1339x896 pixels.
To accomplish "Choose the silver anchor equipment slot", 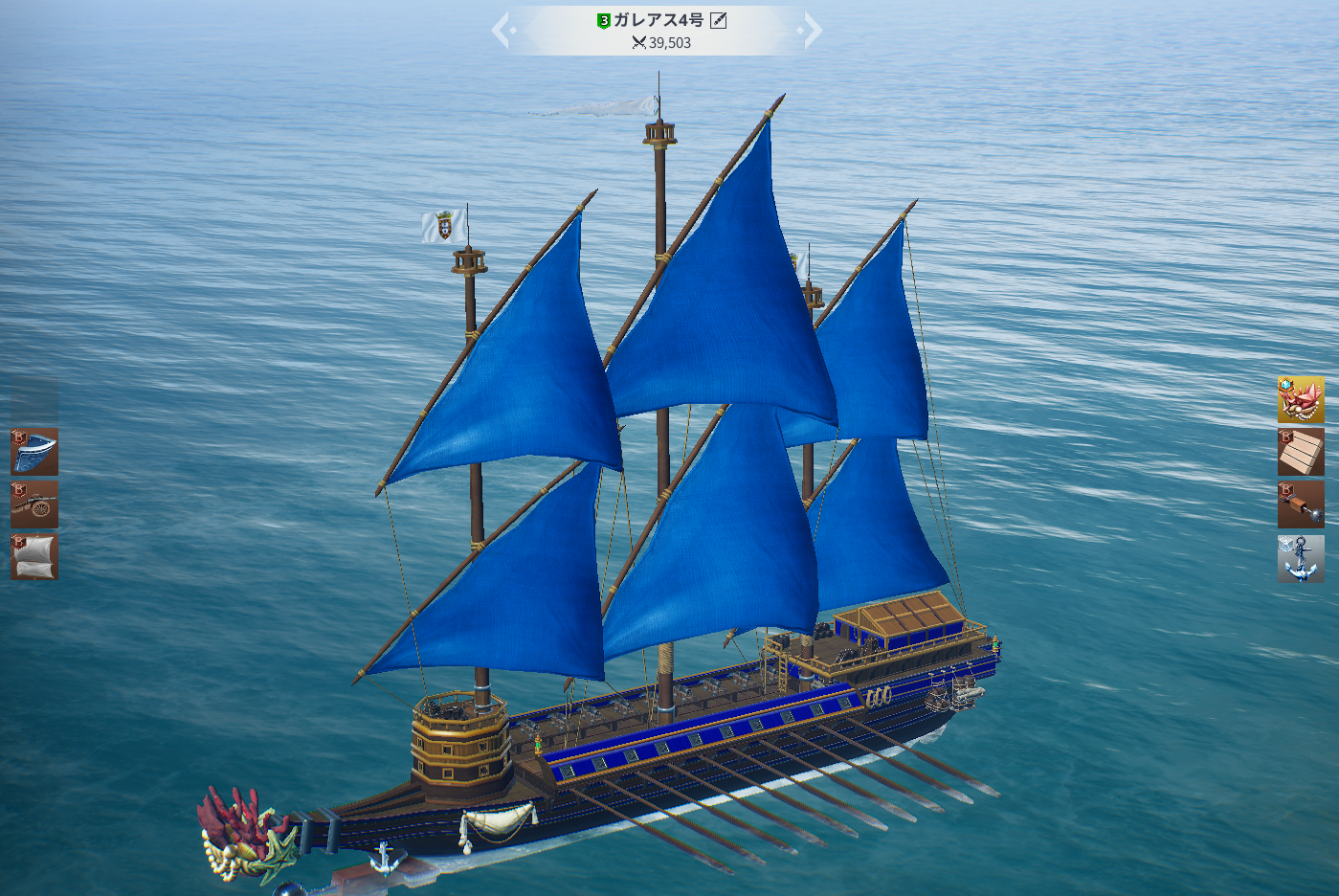I will (x=1301, y=559).
